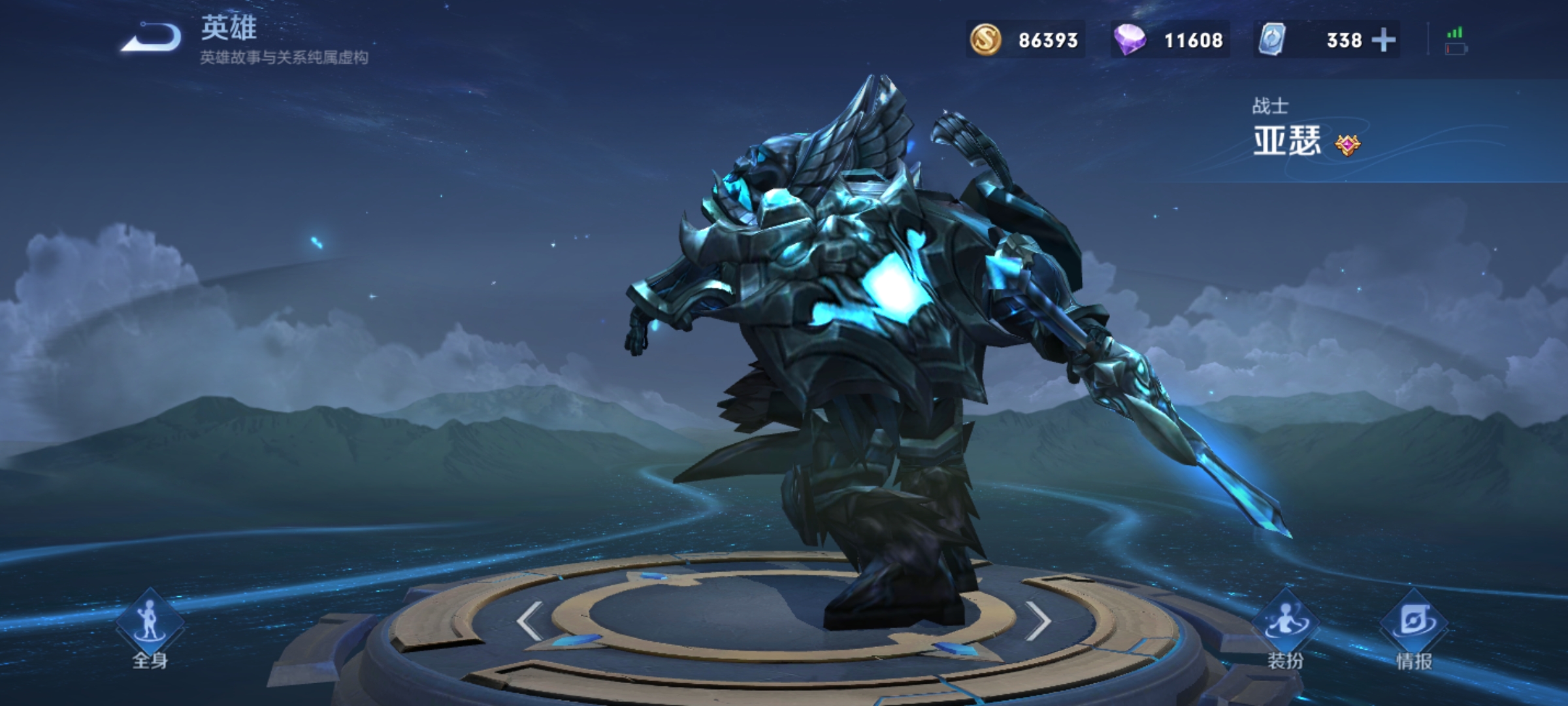Screen dimensions: 1568x706
Task: Tap the mastery badge beside 亚瑟
Action: [1347, 144]
